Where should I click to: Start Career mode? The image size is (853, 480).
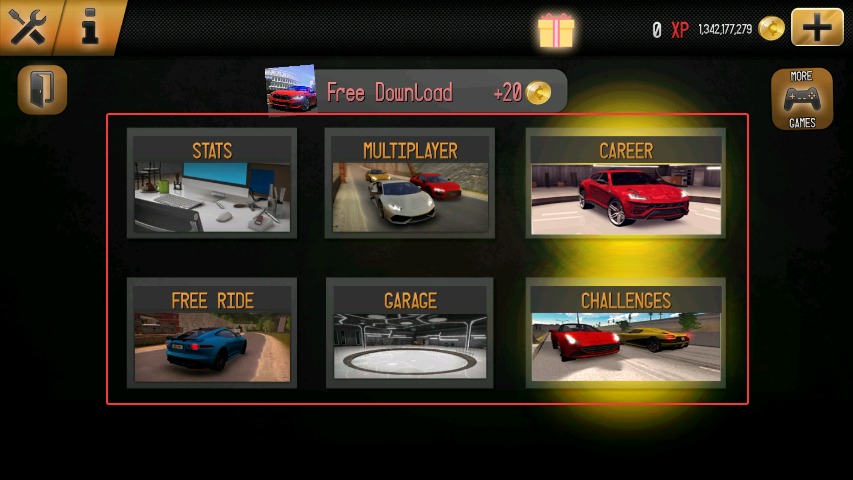point(626,183)
